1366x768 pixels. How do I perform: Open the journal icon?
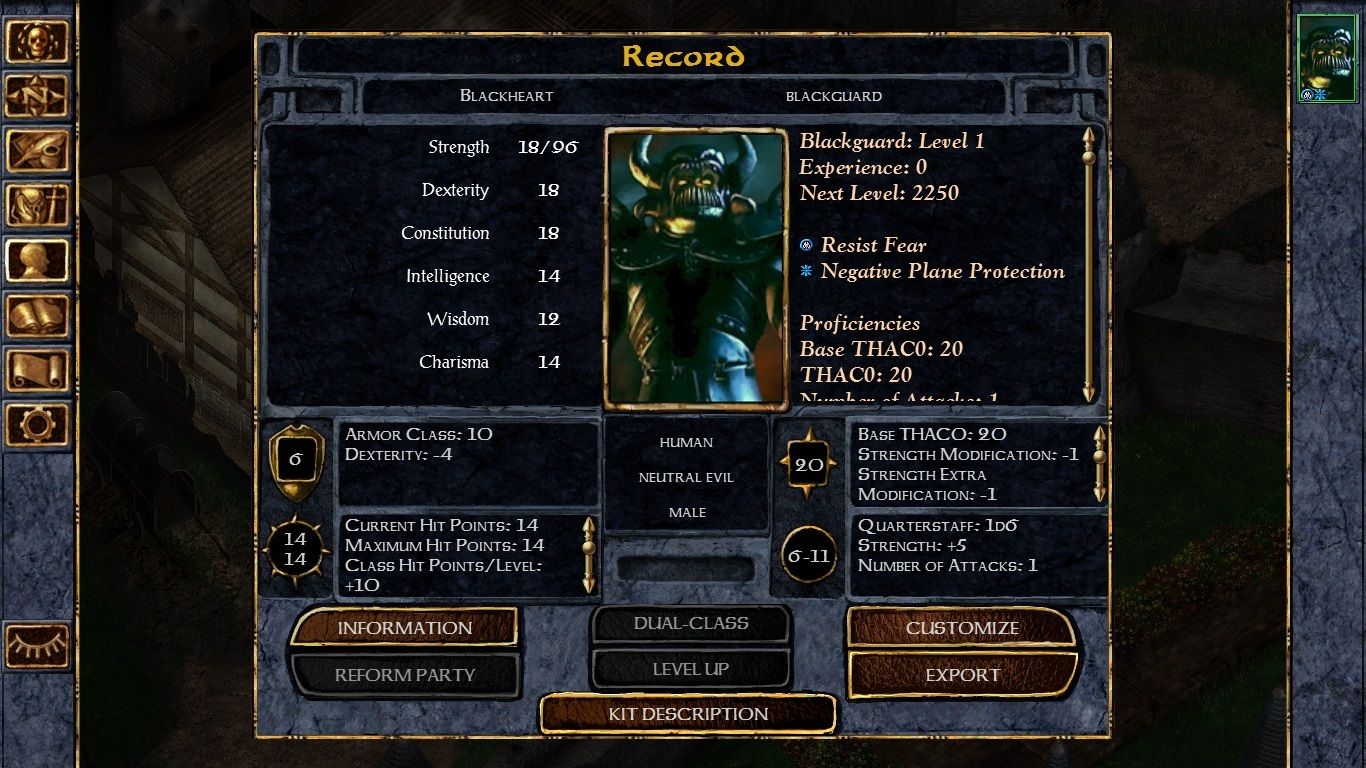[x=38, y=151]
